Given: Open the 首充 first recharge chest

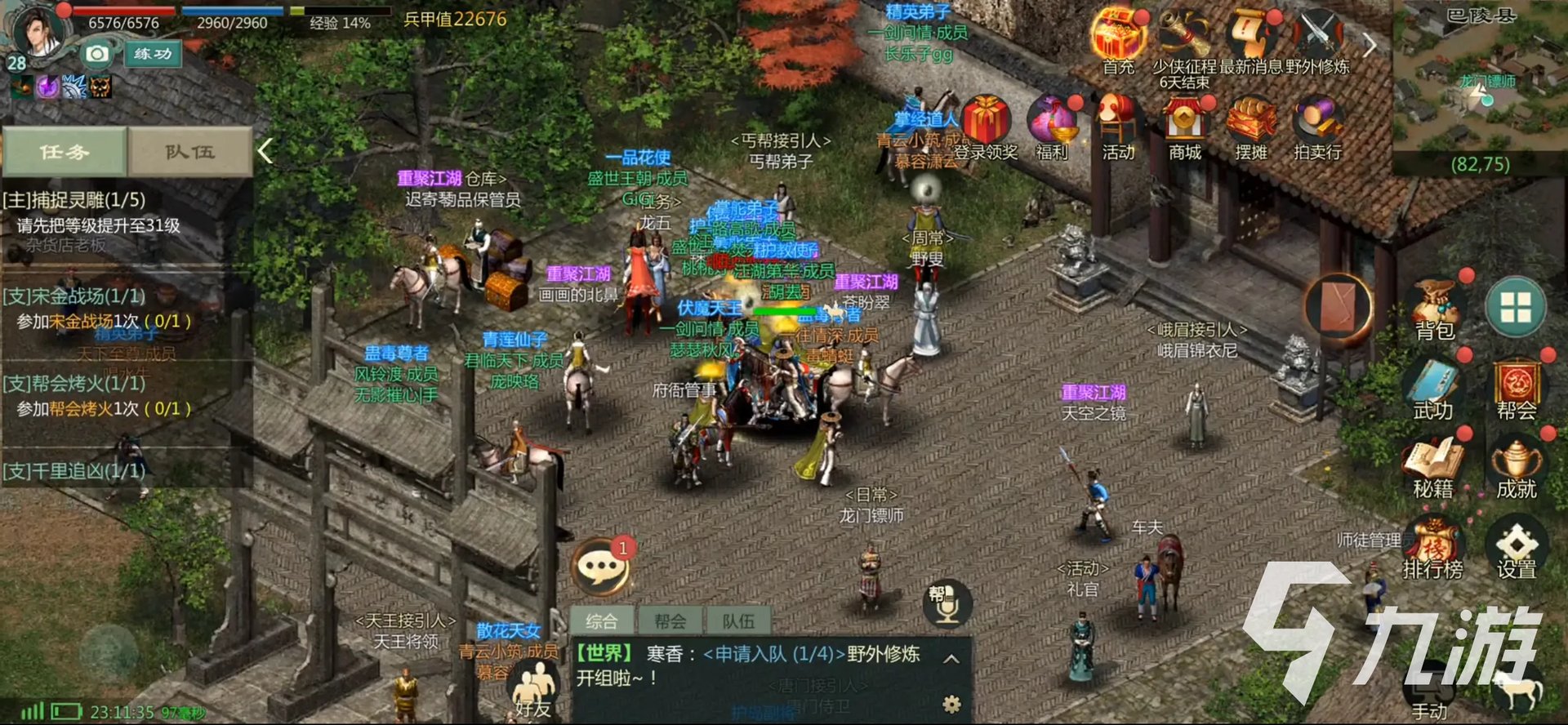Looking at the screenshot, I should (x=1119, y=33).
